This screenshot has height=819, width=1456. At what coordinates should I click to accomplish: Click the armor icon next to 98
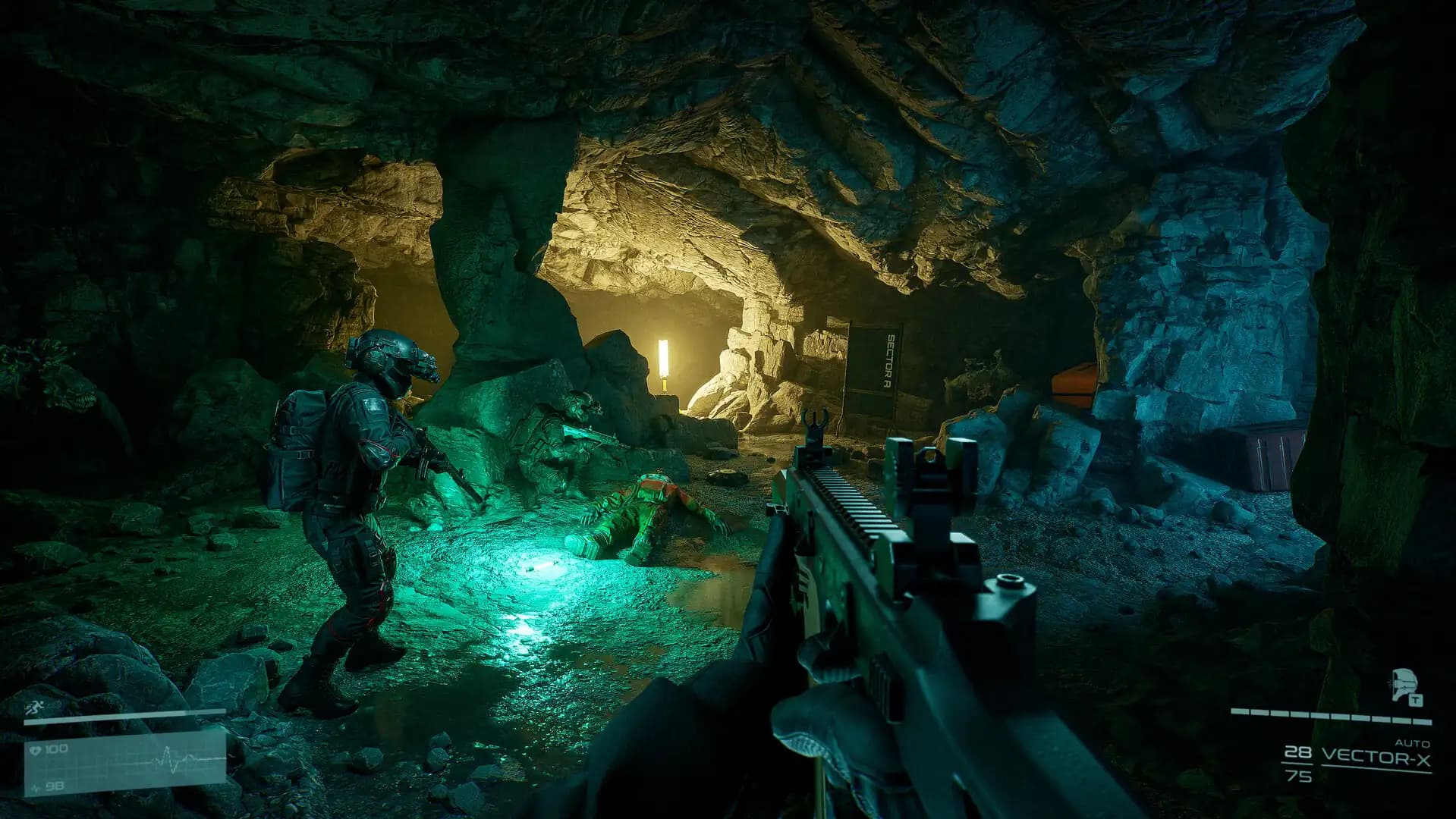pos(35,786)
